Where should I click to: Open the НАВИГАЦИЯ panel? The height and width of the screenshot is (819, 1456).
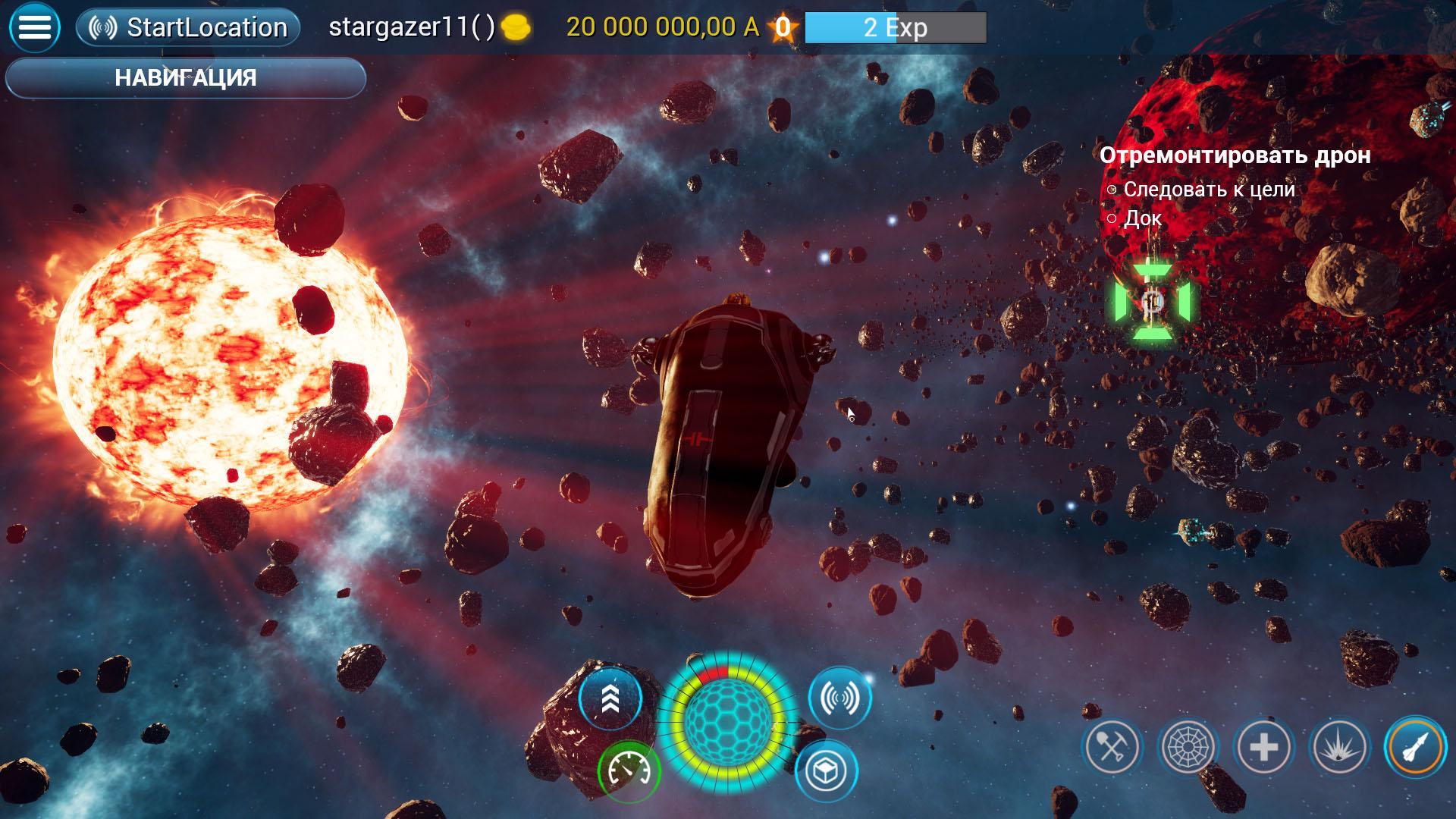pos(186,78)
